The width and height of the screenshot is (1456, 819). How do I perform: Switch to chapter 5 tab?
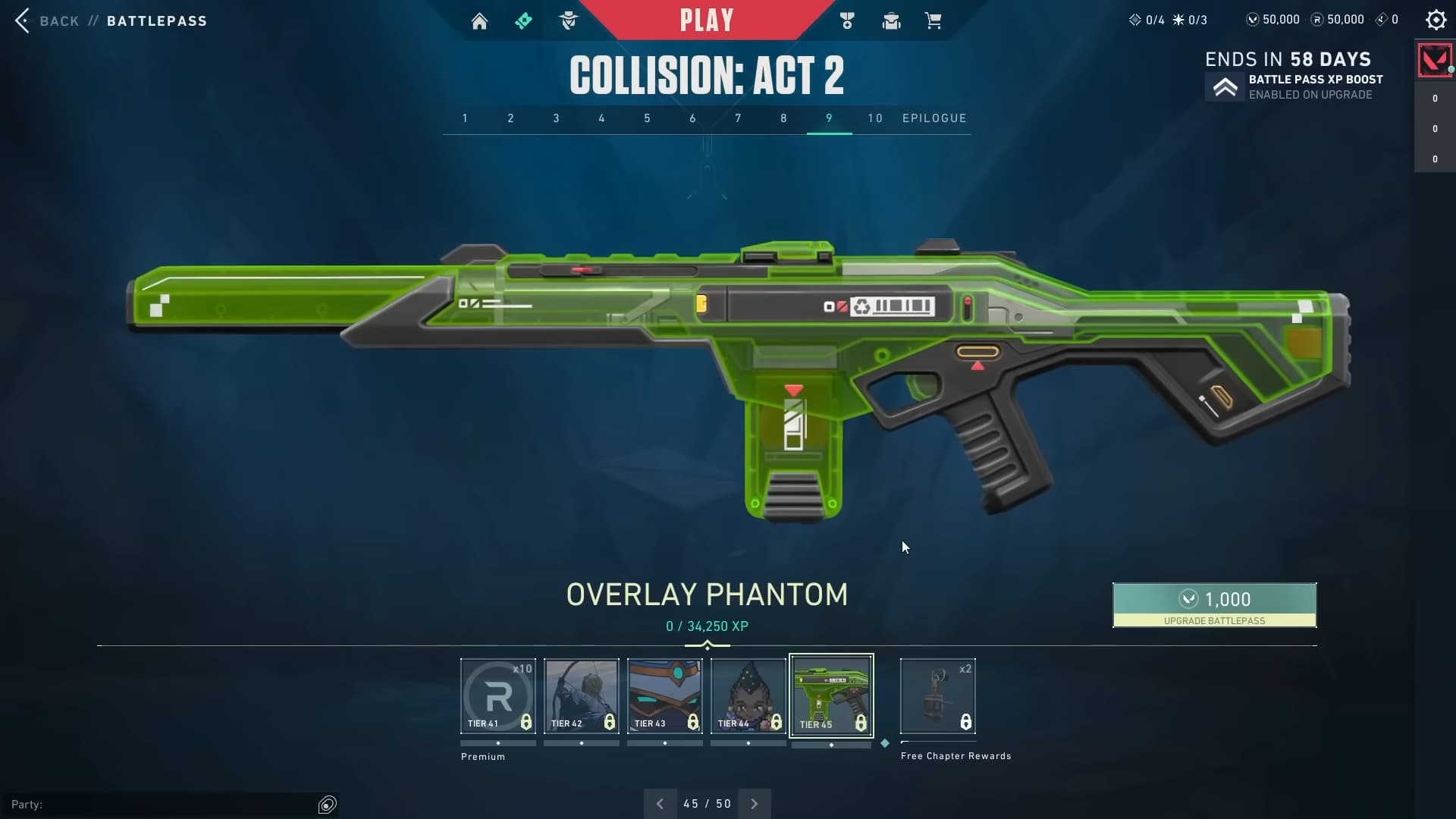click(647, 118)
